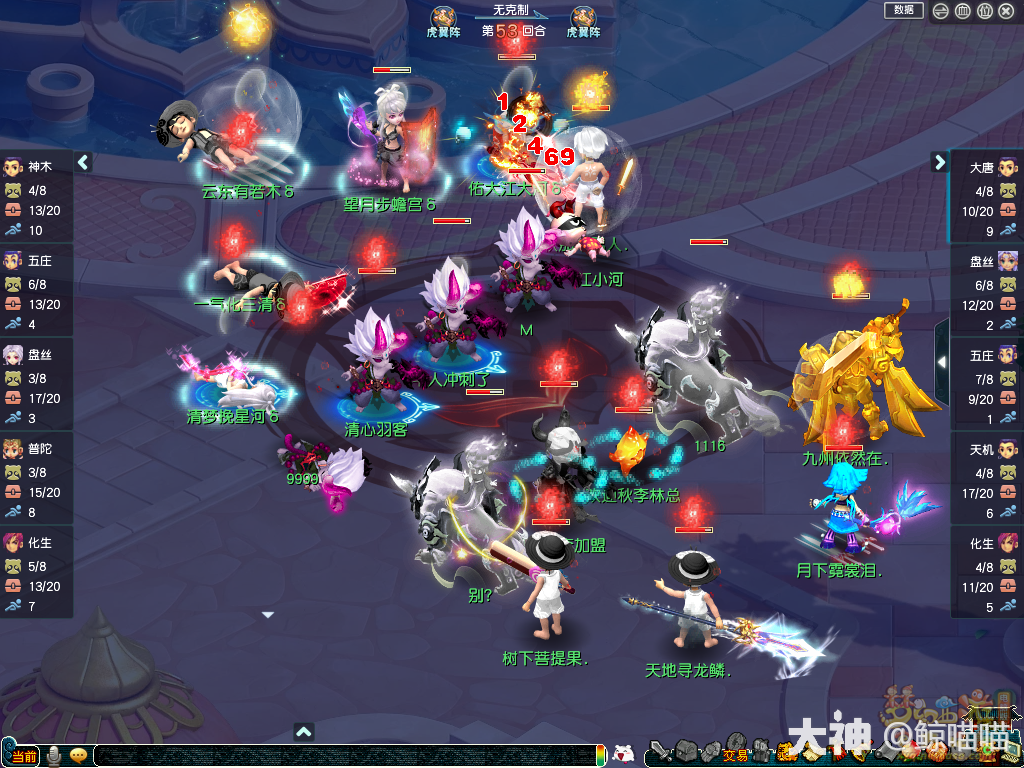Open the chat bubble emote button
The image size is (1024, 768).
(78, 755)
